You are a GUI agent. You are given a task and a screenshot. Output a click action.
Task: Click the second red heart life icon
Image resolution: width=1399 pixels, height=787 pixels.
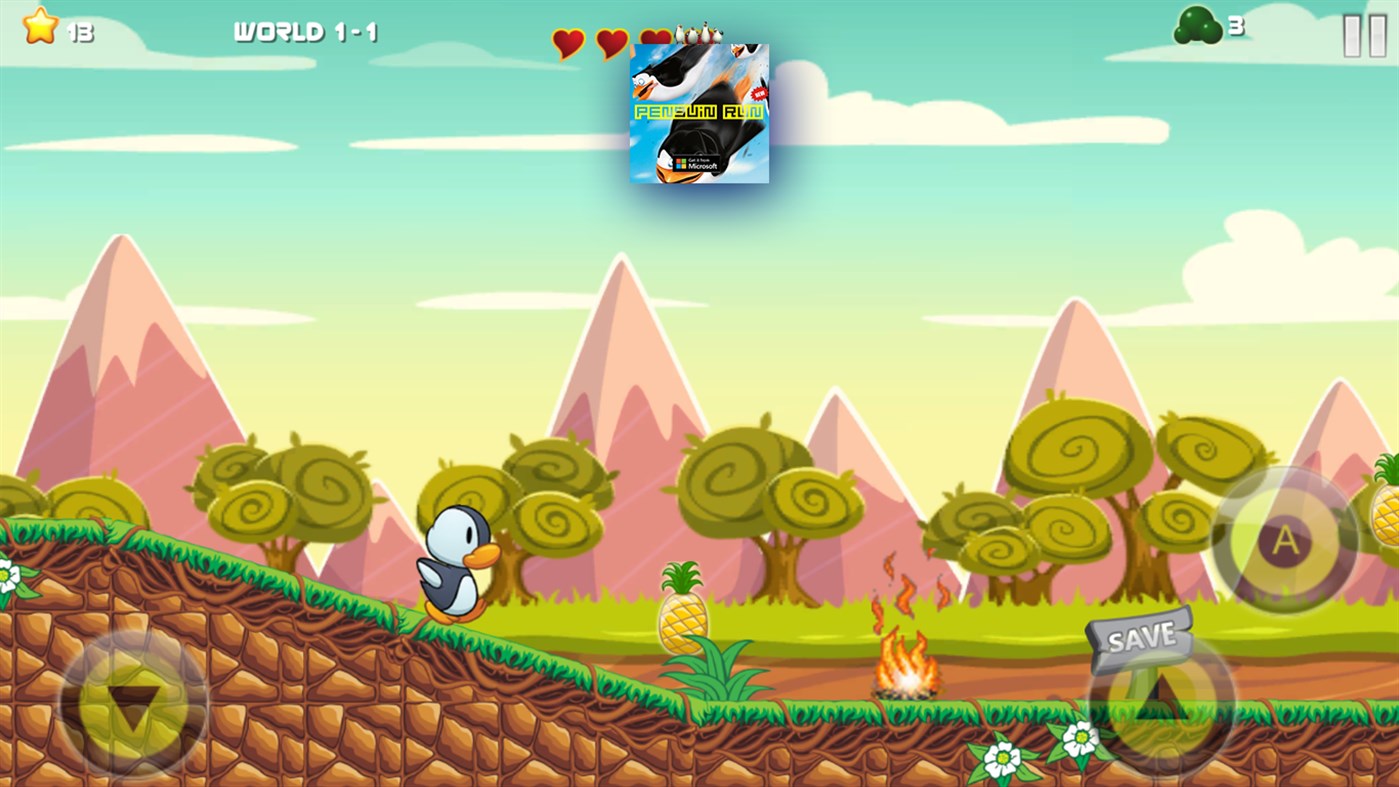tap(611, 44)
